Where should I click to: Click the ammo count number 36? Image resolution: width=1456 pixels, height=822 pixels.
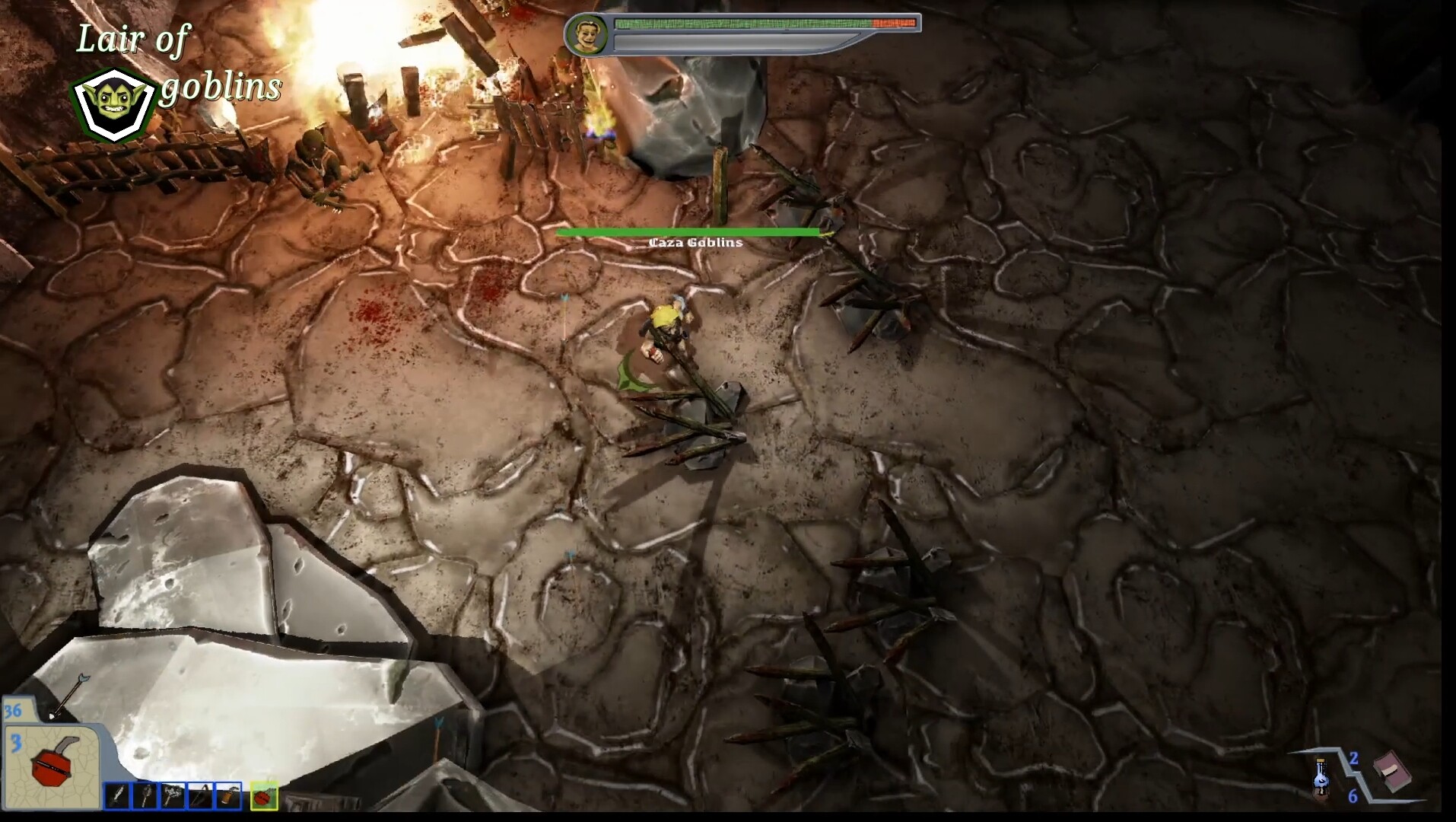[x=11, y=711]
